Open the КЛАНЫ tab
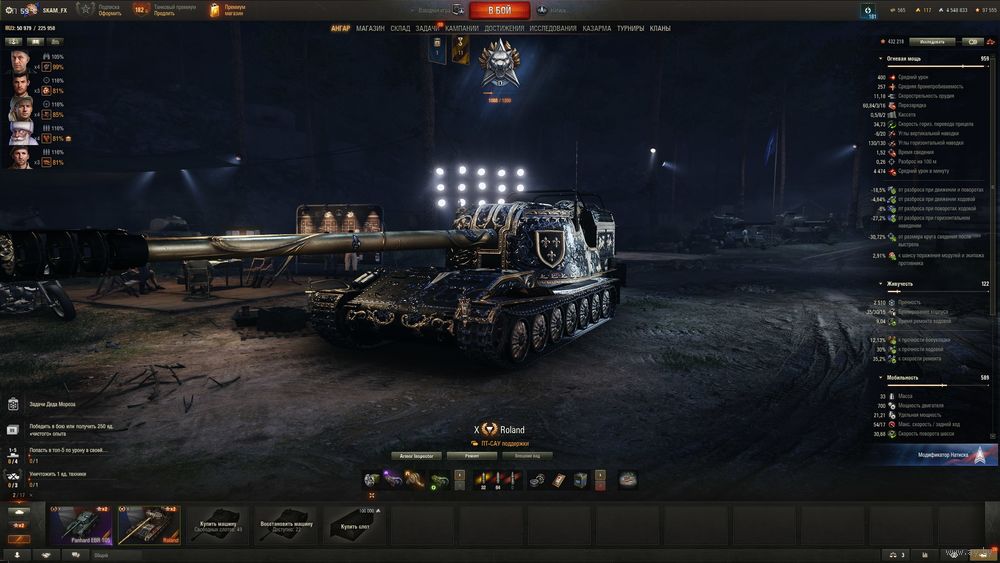 tap(660, 29)
